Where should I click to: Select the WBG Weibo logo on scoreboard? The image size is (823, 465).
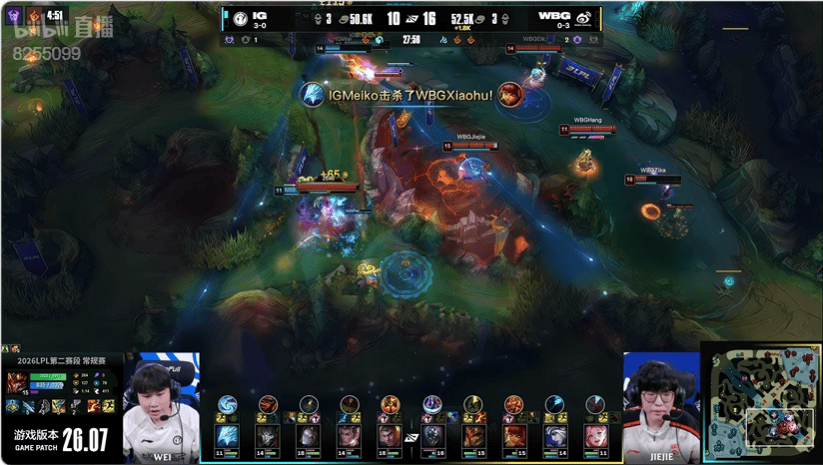click(583, 18)
